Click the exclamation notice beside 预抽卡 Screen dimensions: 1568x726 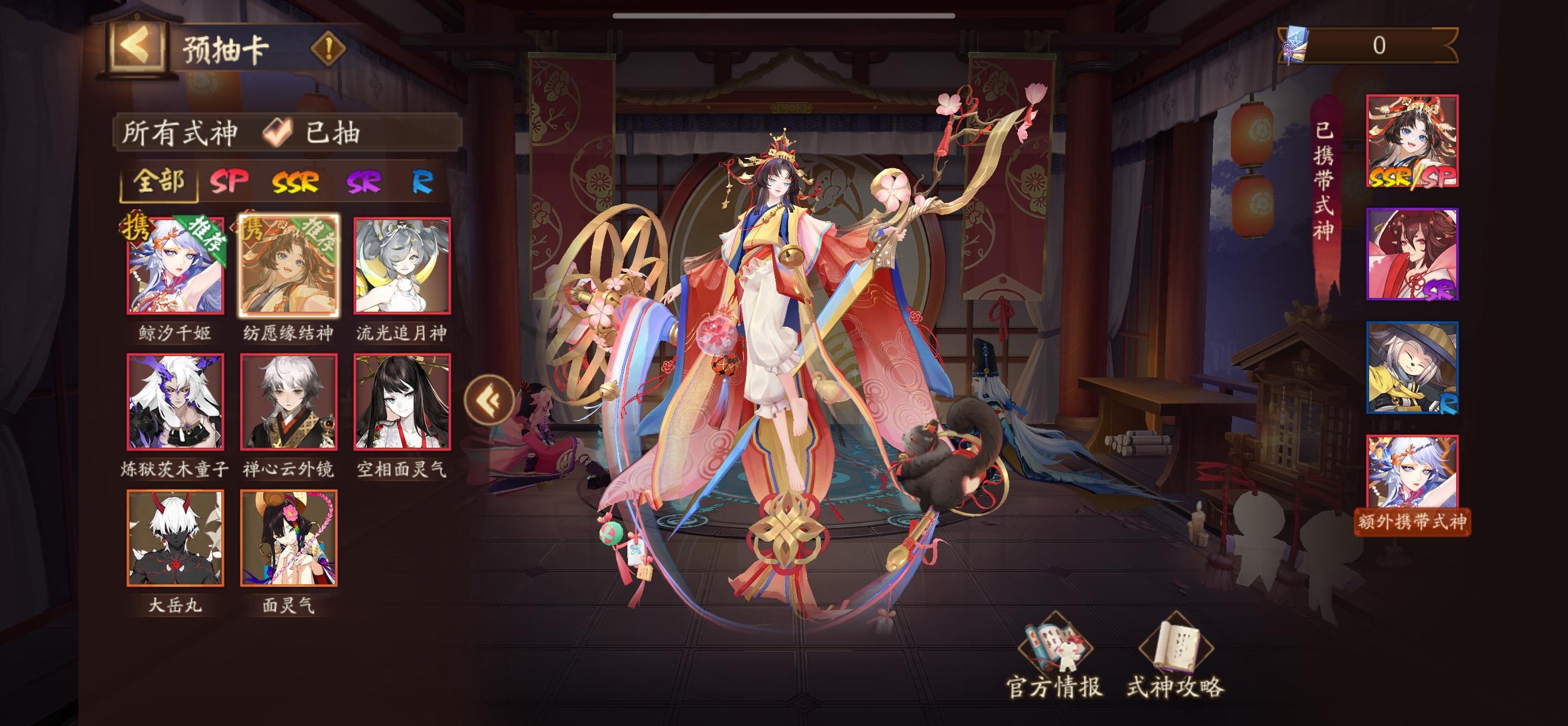pyautogui.click(x=329, y=47)
